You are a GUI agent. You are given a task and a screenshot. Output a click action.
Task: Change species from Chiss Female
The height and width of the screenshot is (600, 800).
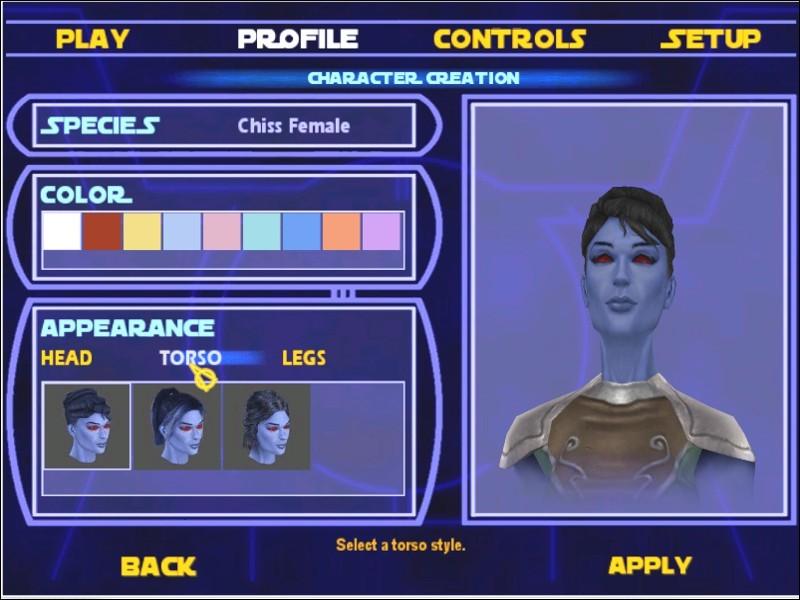[293, 126]
